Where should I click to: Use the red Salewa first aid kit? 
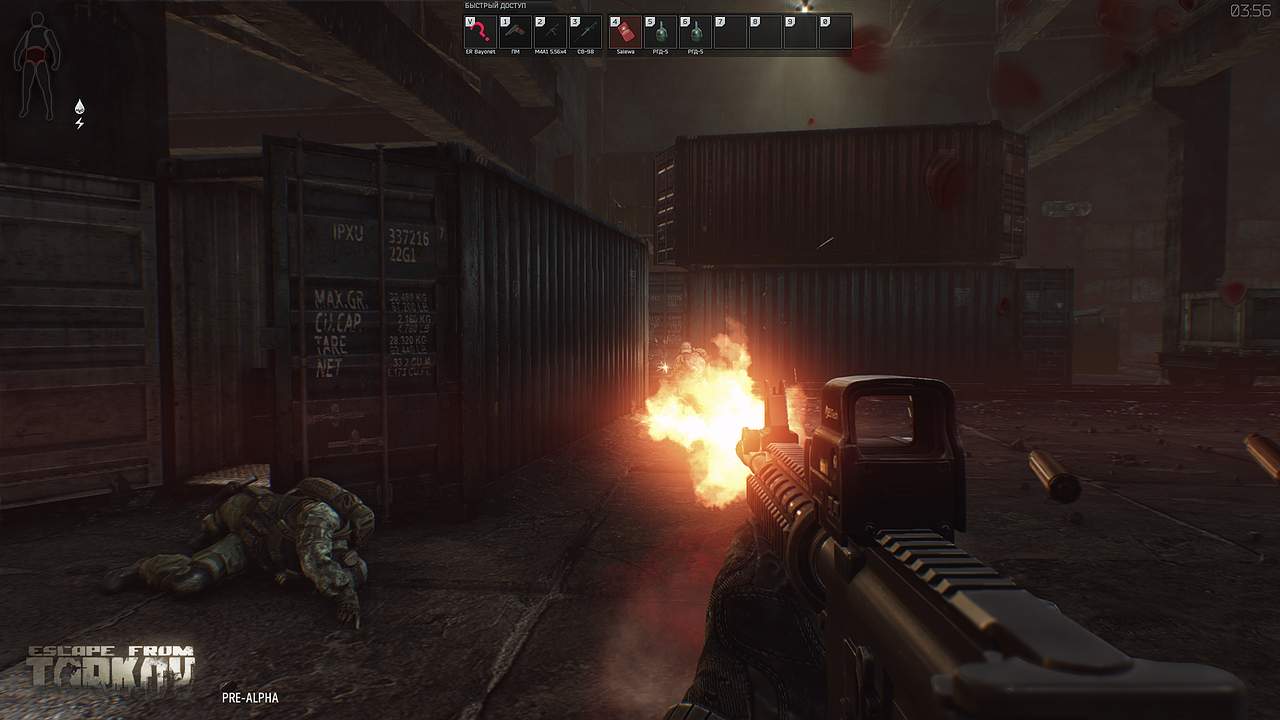point(626,31)
